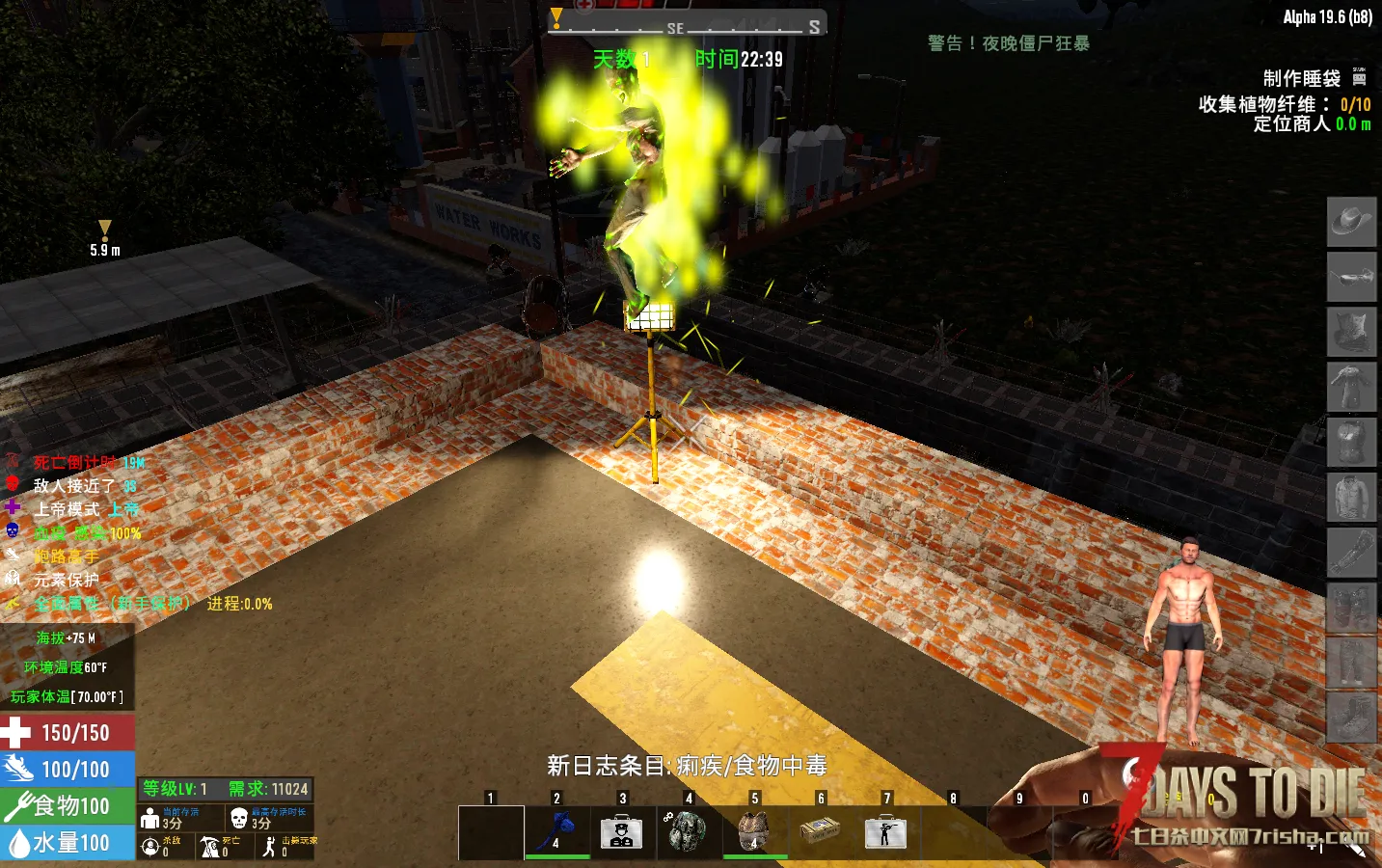This screenshot has height=868, width=1382.
Task: Click the long coat equipment slot
Action: point(1351,387)
